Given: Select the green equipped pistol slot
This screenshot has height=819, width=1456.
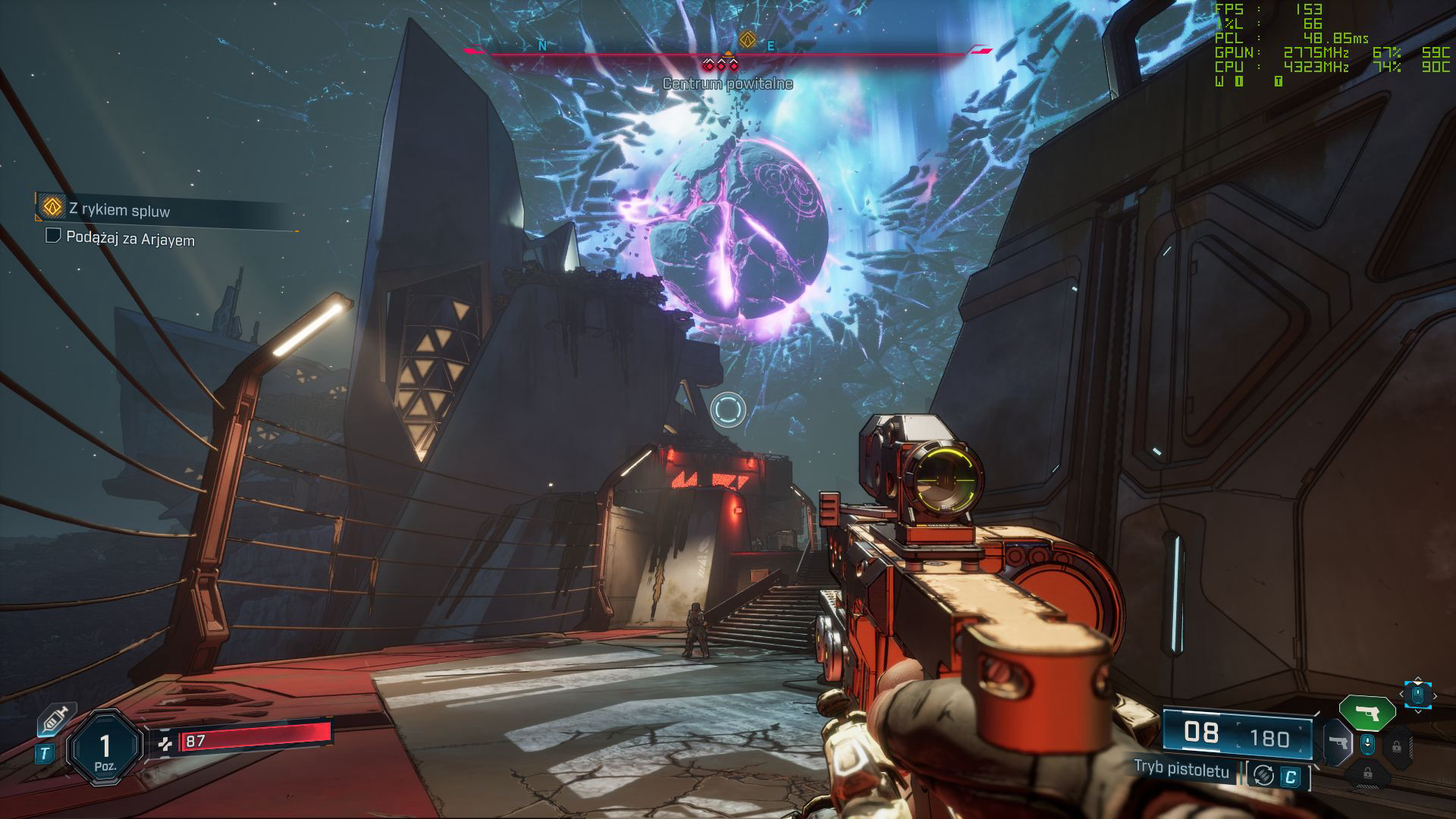Looking at the screenshot, I should coord(1367,713).
